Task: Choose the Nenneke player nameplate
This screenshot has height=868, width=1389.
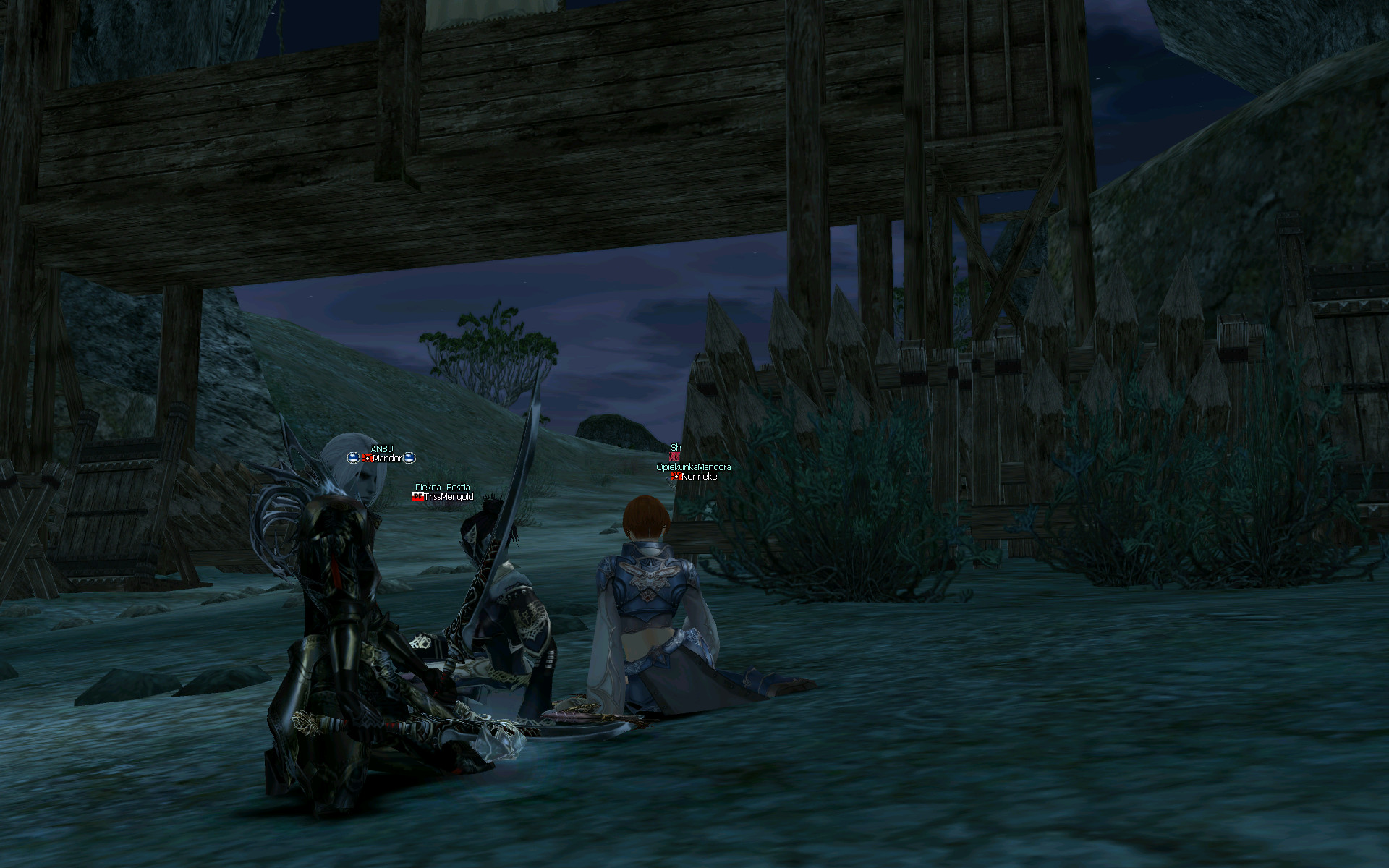Action: pos(699,477)
